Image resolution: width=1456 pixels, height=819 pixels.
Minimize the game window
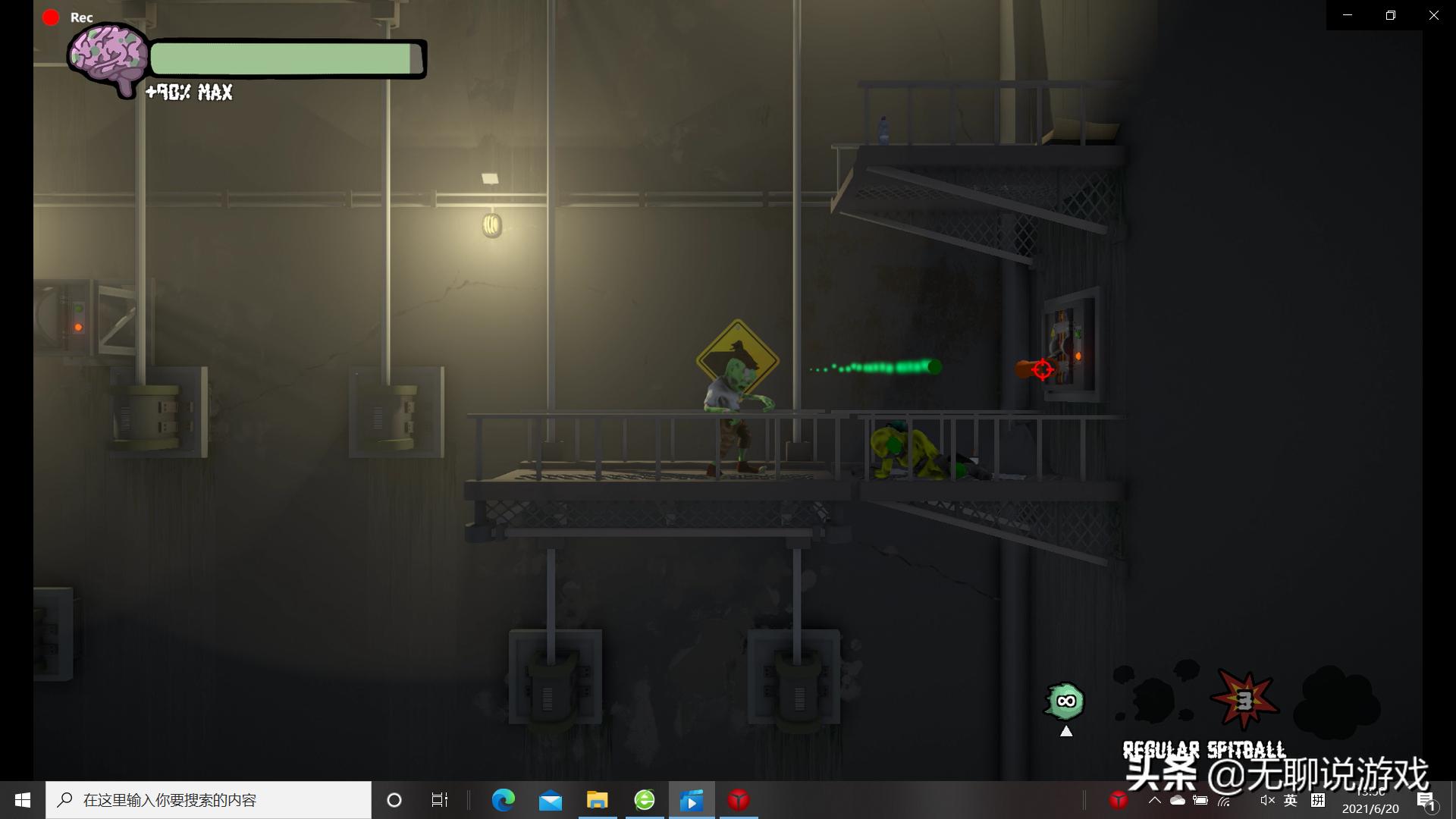pyautogui.click(x=1348, y=15)
